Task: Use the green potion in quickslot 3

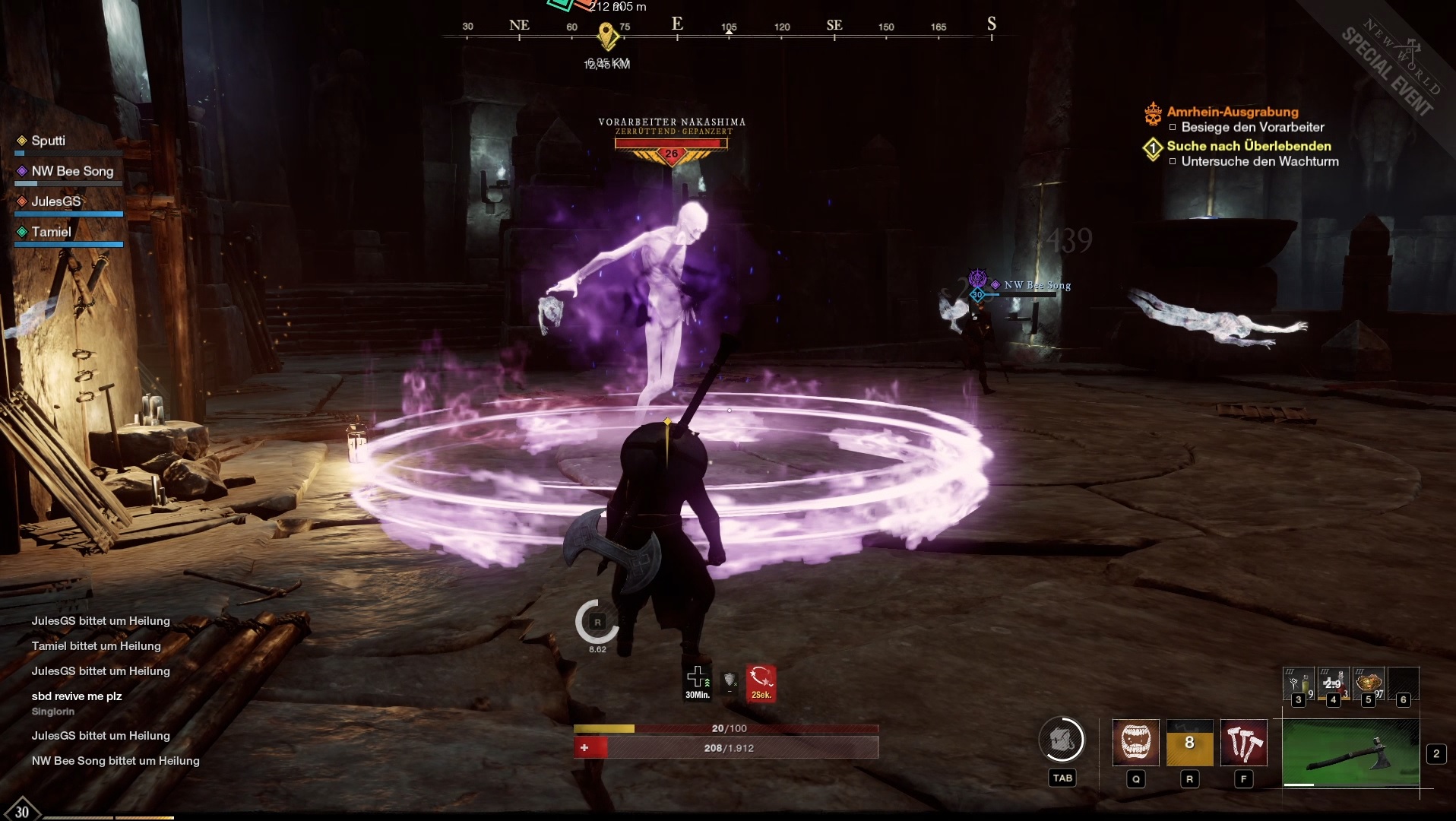Action: tap(1298, 684)
